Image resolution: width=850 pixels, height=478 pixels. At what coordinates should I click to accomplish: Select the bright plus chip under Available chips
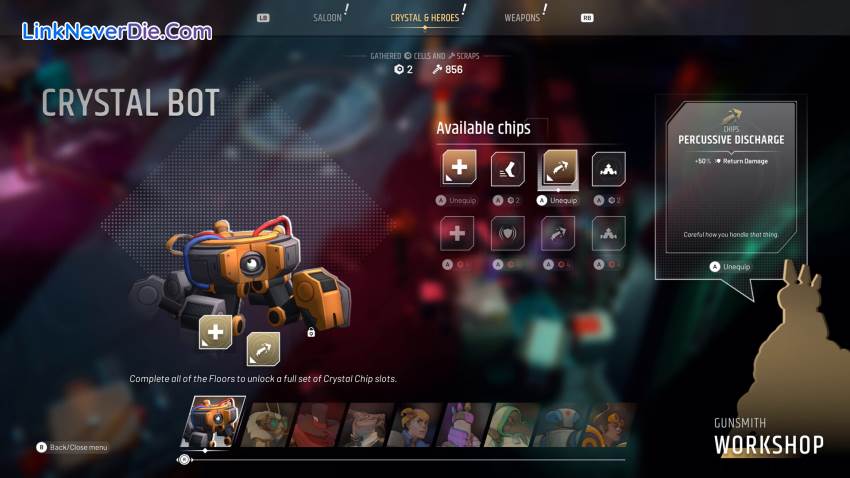tap(459, 169)
